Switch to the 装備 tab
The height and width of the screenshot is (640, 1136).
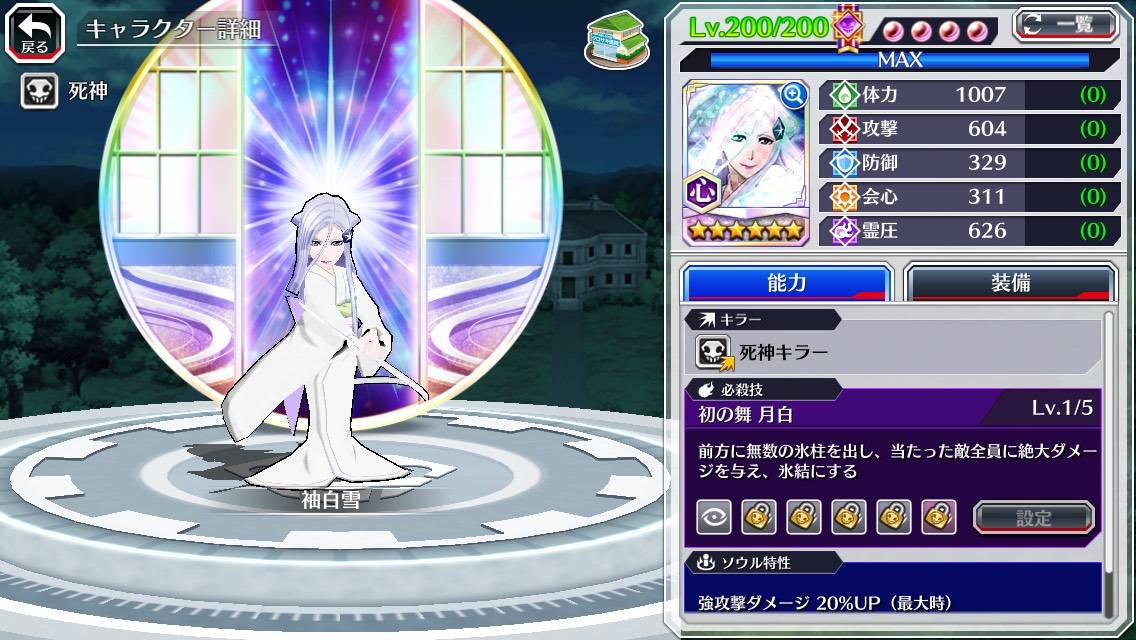pyautogui.click(x=1010, y=283)
